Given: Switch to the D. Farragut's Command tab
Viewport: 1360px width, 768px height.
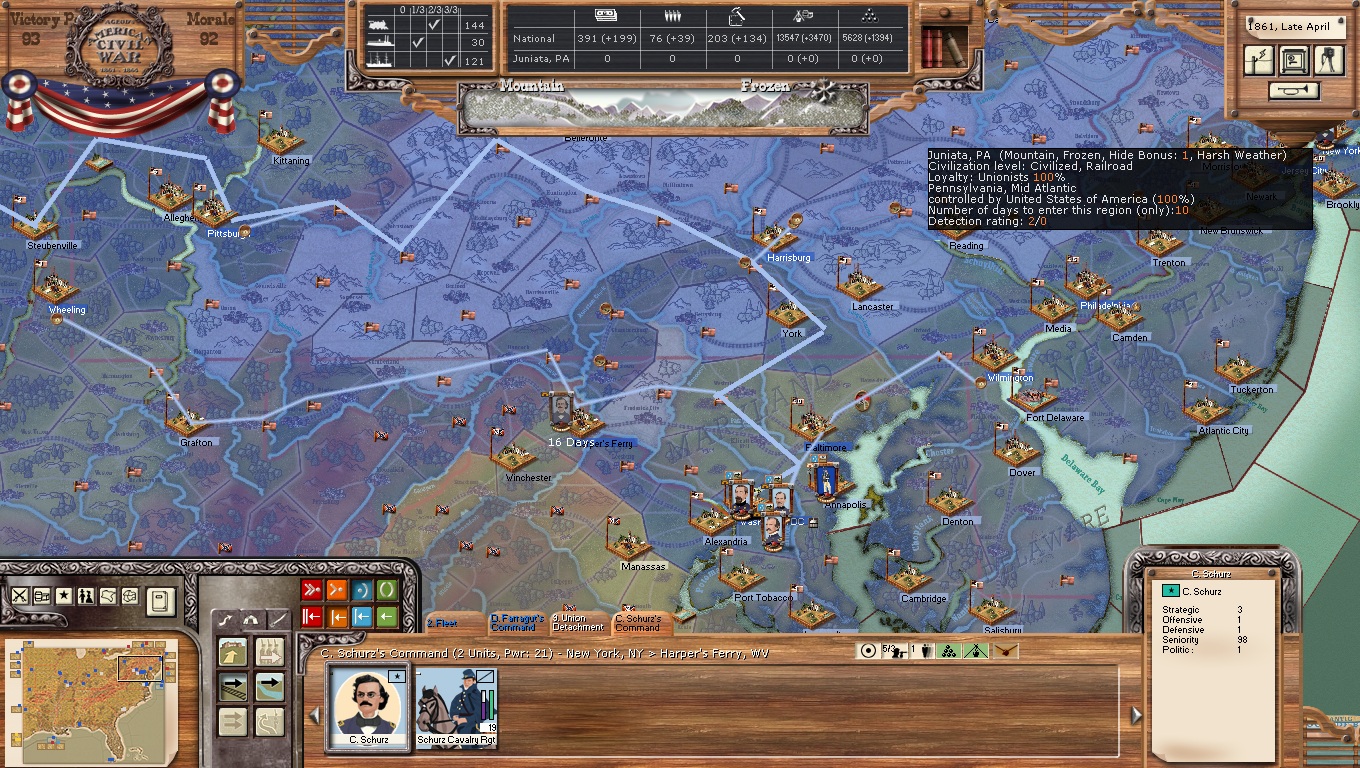Looking at the screenshot, I should point(517,623).
